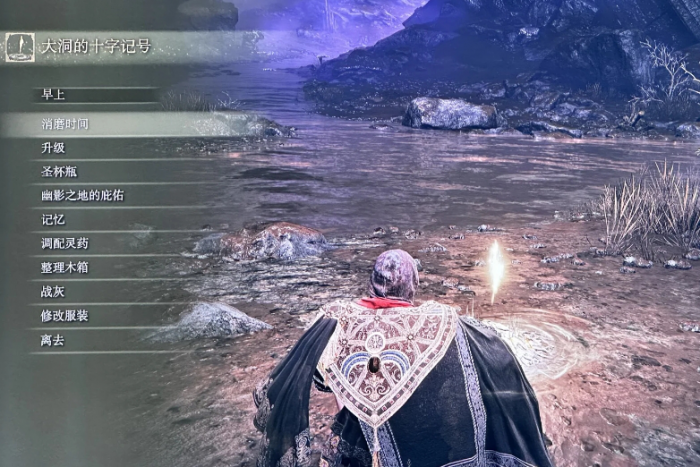Choose the 圣杯瓶 flask menu entry

point(60,172)
